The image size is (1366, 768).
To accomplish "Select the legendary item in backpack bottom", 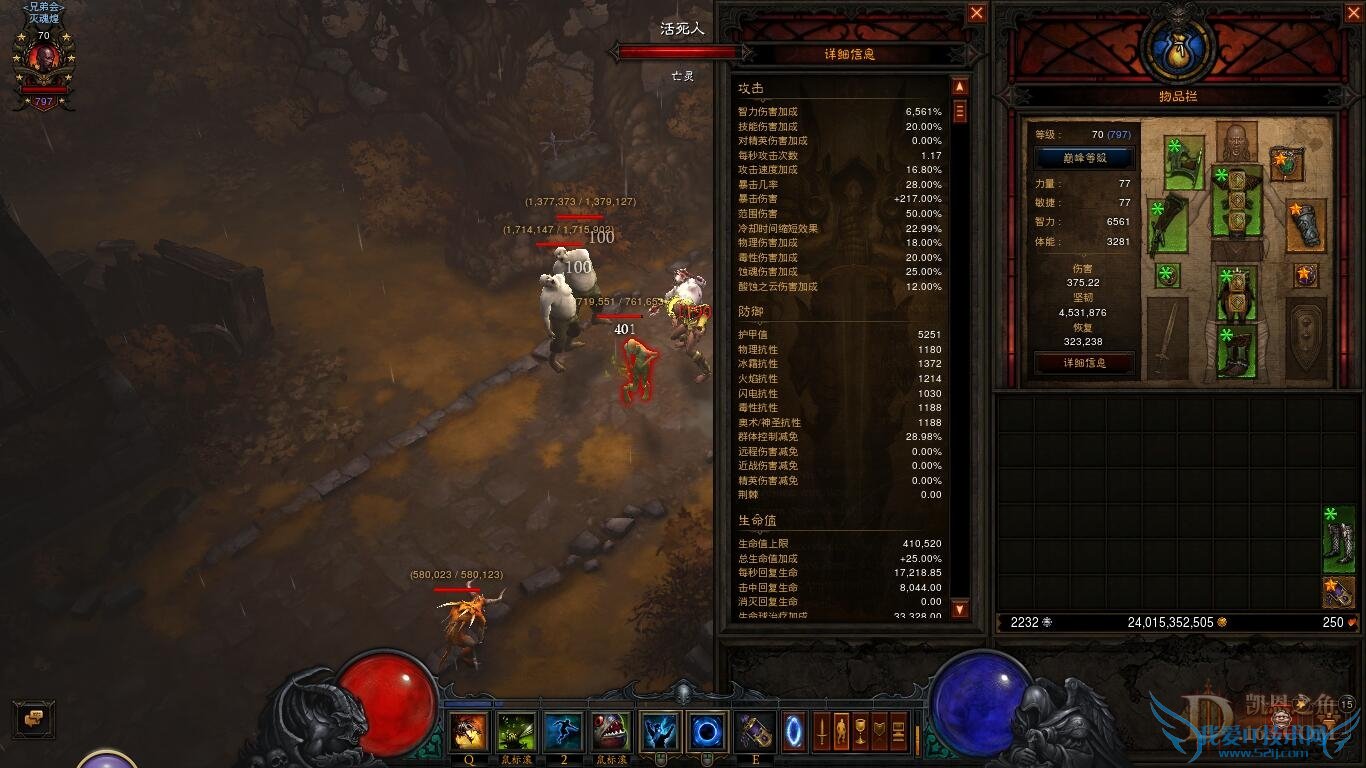I will coord(1338,592).
